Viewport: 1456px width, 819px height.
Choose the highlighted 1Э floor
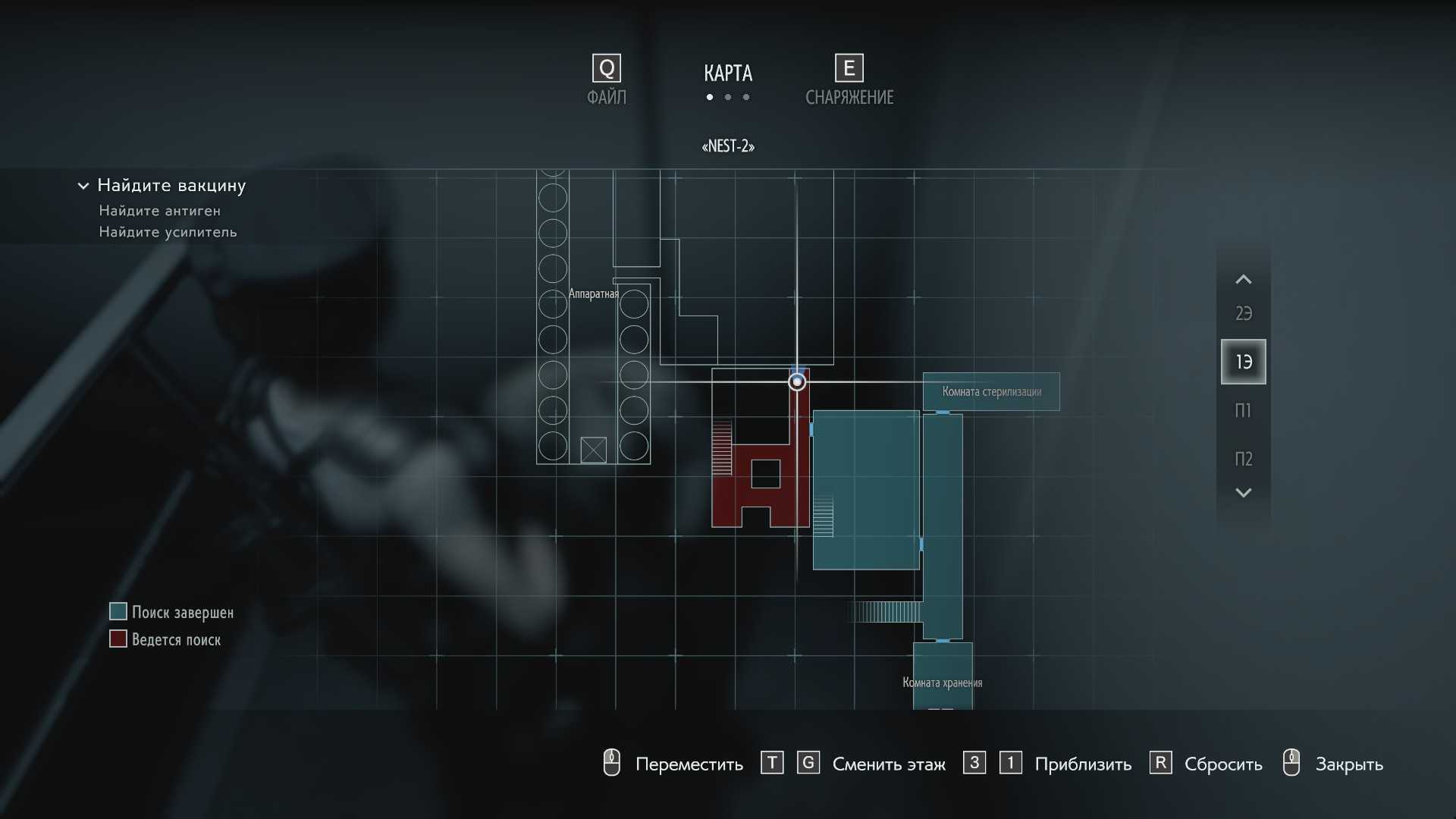1243,362
